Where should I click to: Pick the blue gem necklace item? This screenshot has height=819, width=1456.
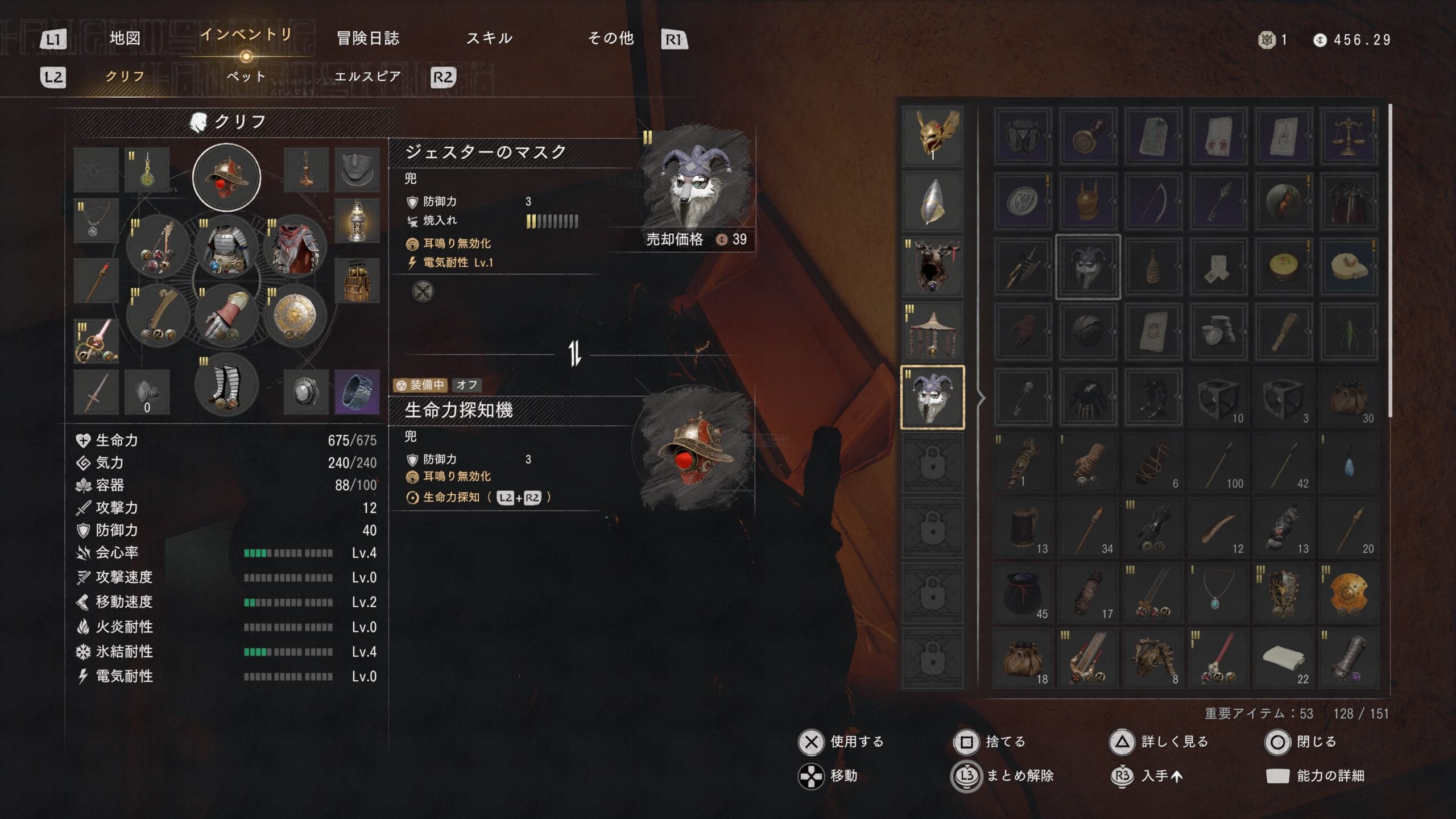coord(1218,594)
